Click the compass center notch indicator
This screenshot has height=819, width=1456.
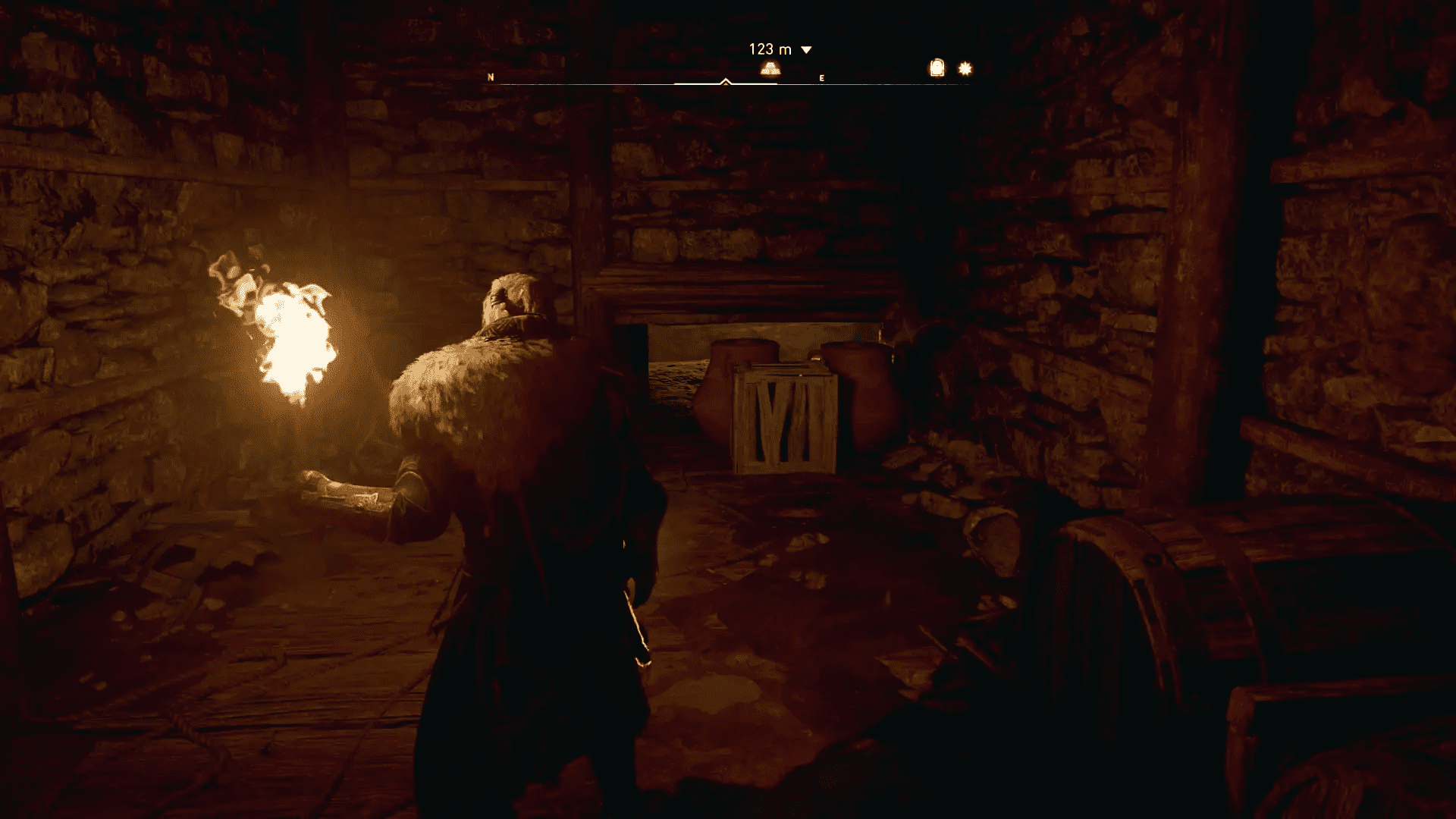tap(726, 79)
